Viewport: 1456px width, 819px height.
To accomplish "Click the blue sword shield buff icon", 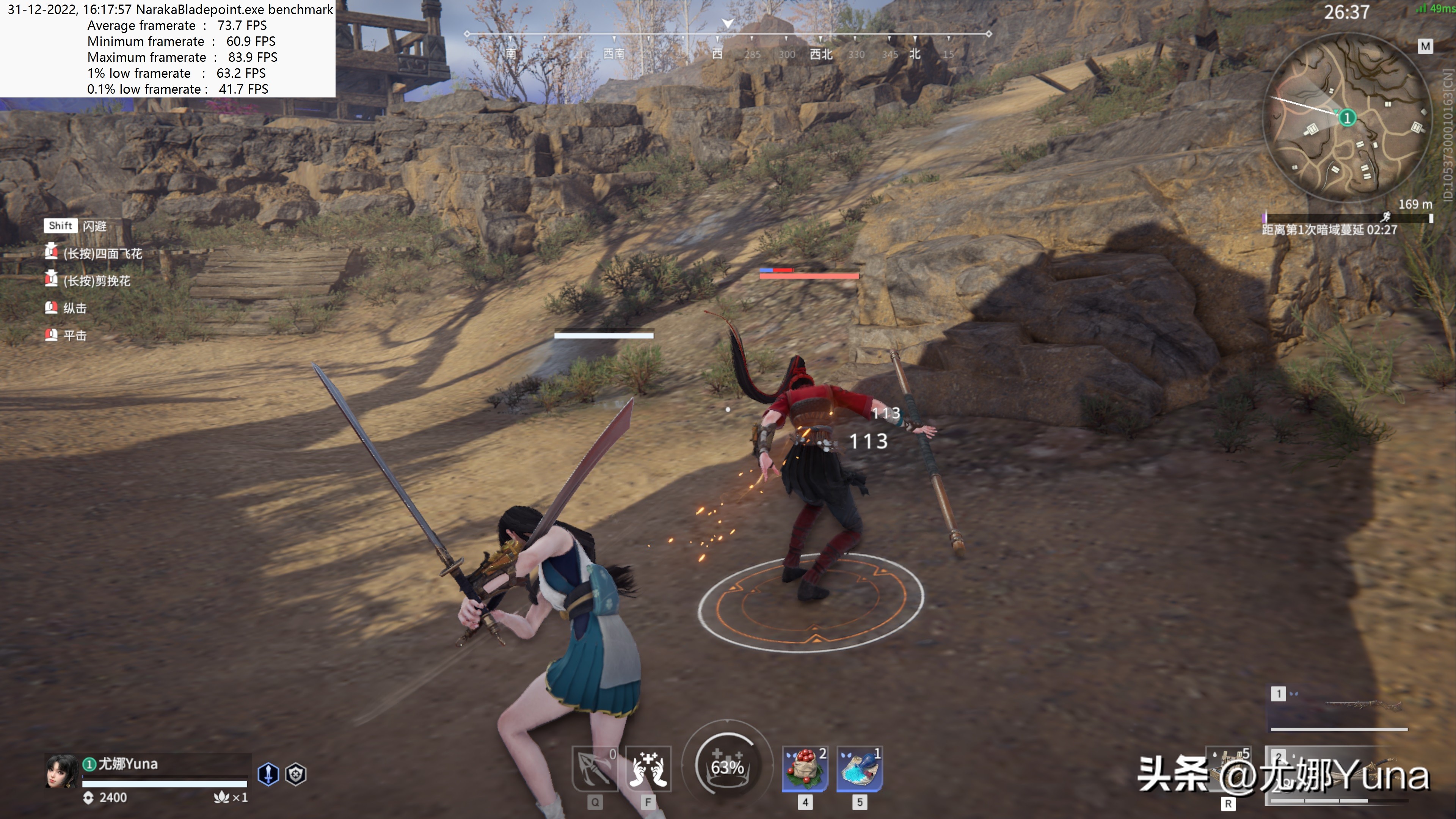I will tap(268, 774).
